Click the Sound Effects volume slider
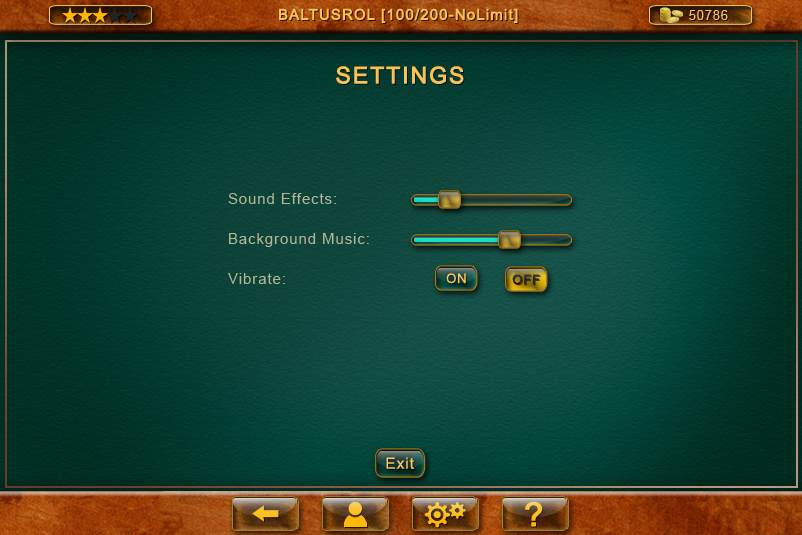802x535 pixels. [x=450, y=200]
